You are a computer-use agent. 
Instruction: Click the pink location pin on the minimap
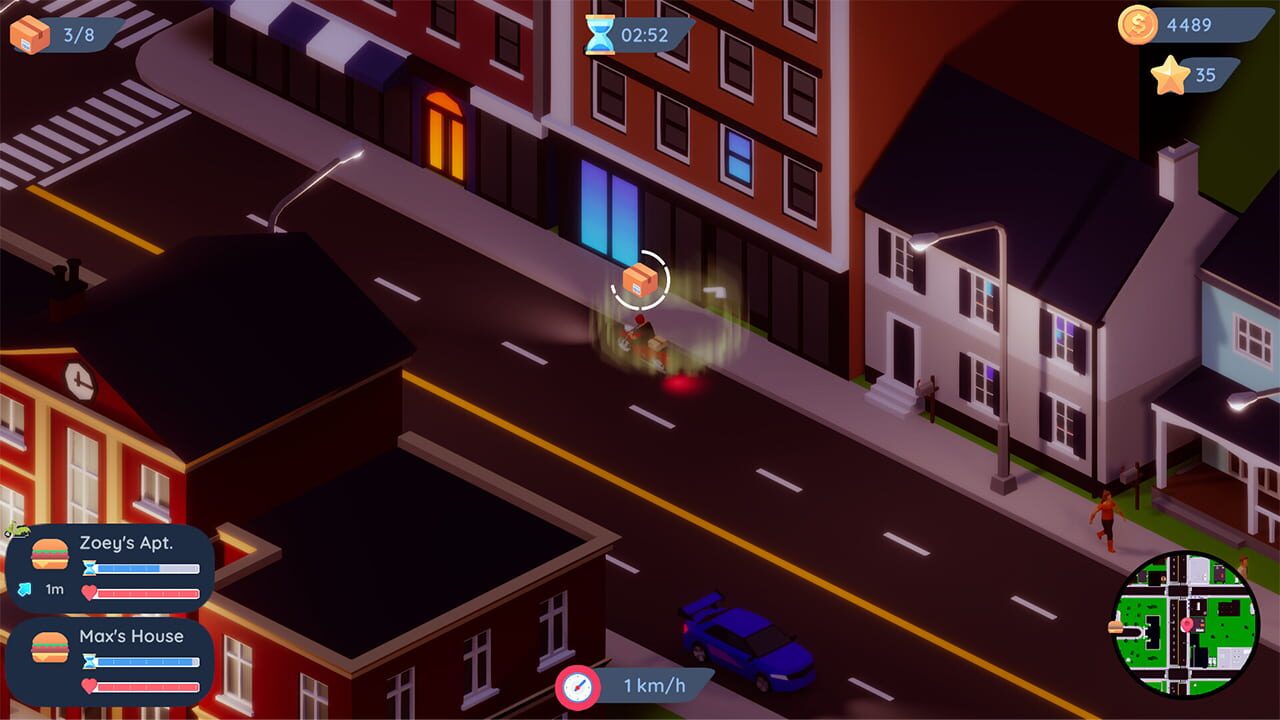click(x=1186, y=625)
